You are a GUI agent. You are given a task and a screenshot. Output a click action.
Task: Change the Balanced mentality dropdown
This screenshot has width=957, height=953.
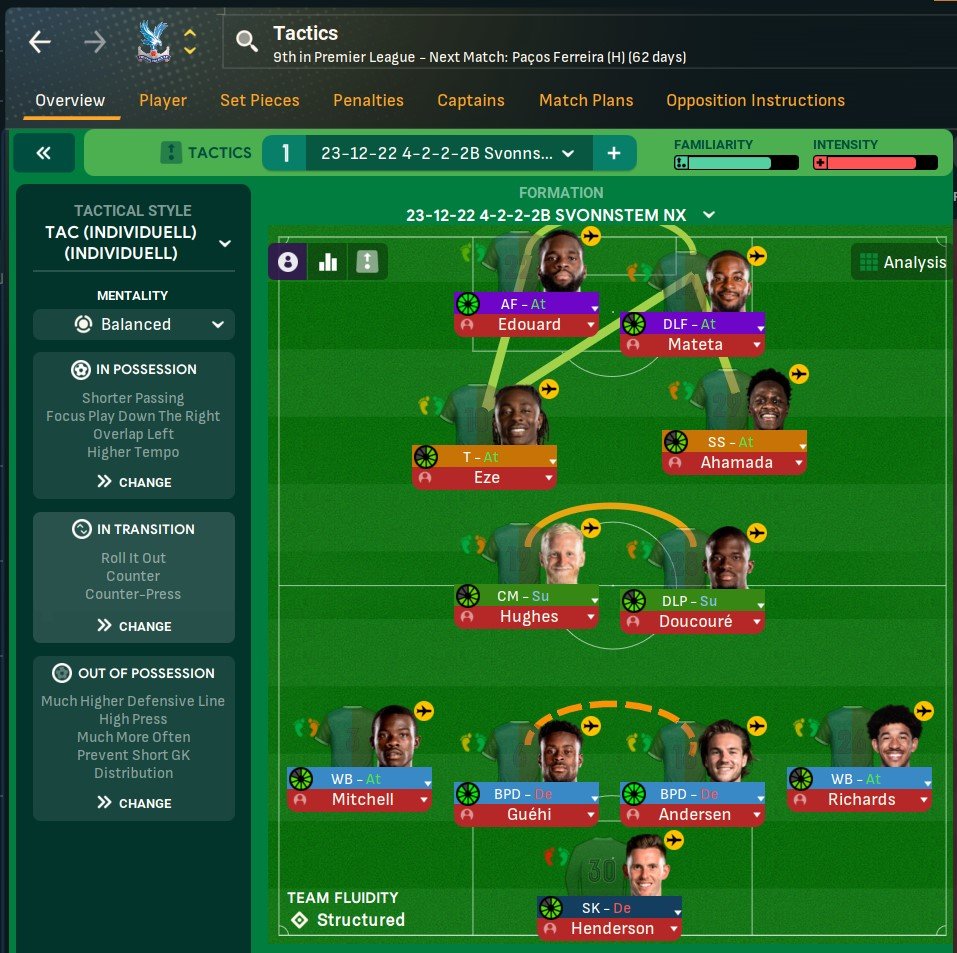coord(134,324)
